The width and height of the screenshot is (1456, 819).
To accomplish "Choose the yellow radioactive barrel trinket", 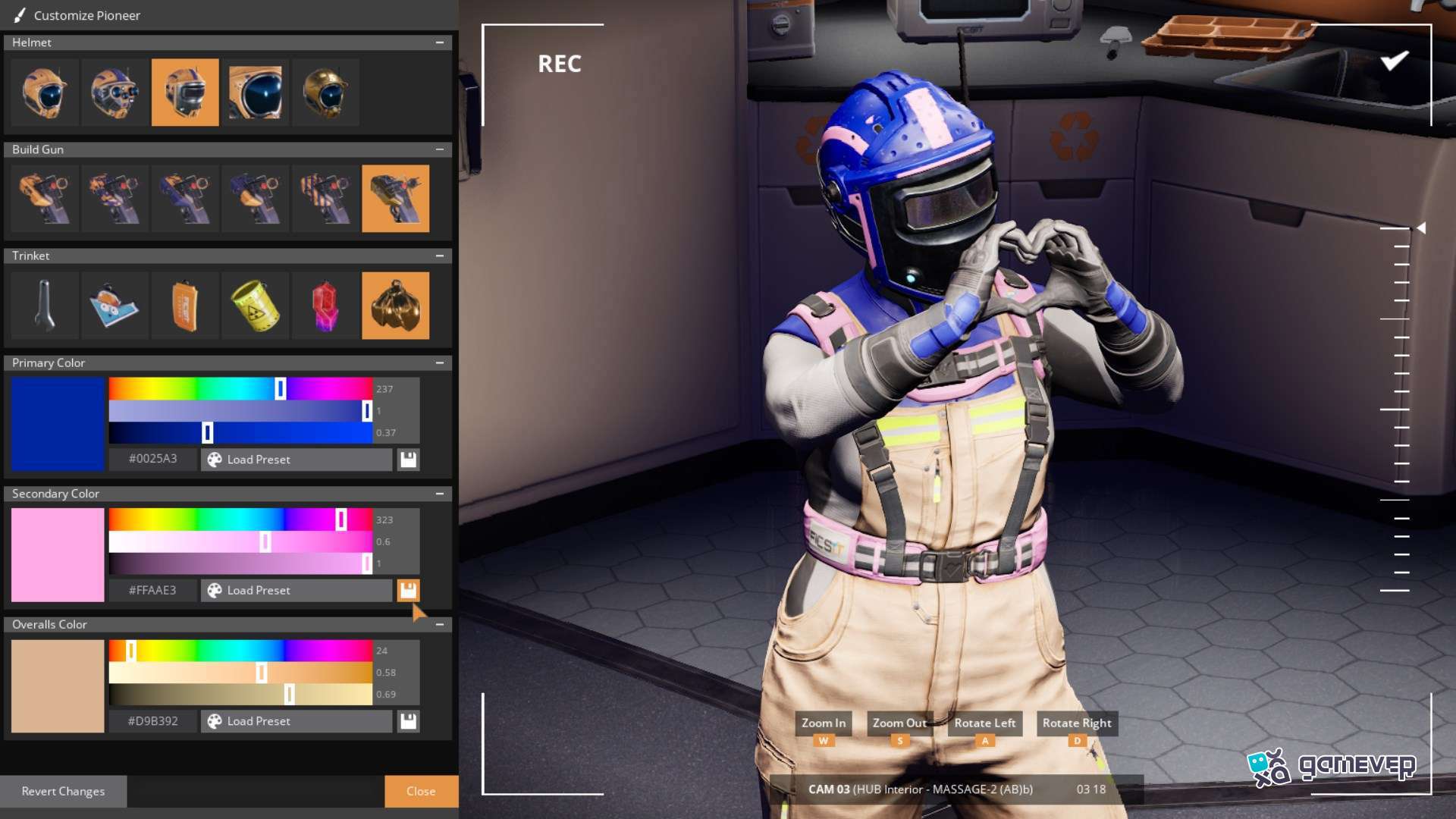I will pos(255,306).
